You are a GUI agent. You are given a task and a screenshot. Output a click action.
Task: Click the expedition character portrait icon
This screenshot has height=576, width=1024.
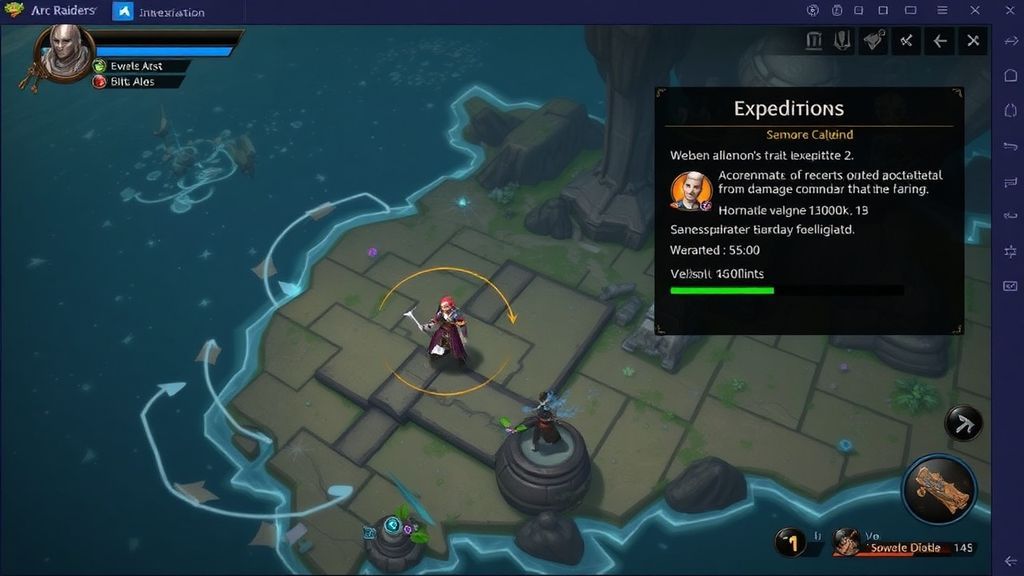(x=690, y=190)
